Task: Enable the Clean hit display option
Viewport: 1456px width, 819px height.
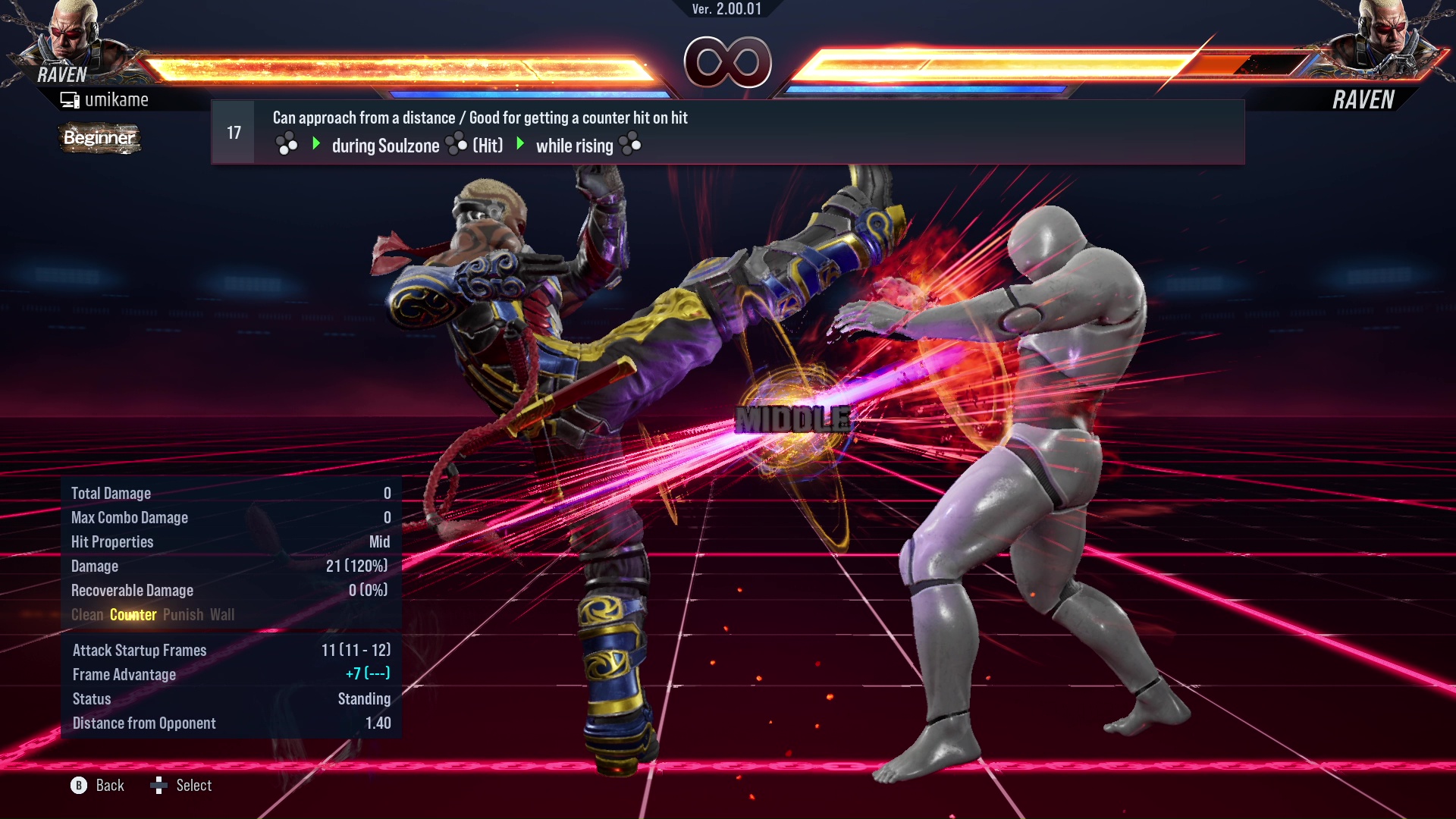Action: point(87,614)
